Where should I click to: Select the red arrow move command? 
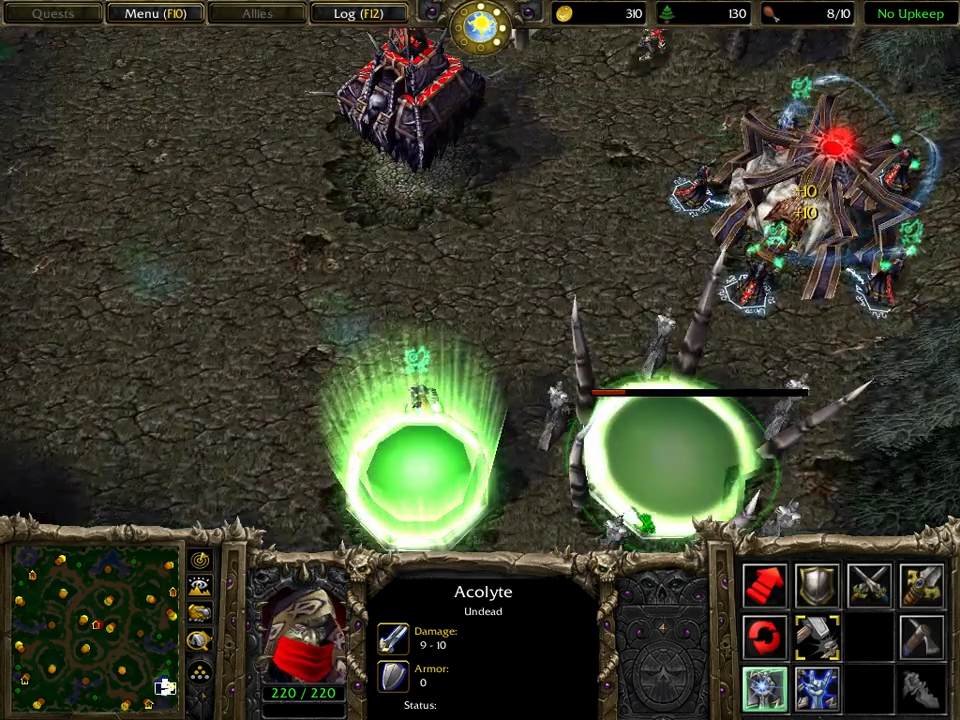[x=765, y=587]
